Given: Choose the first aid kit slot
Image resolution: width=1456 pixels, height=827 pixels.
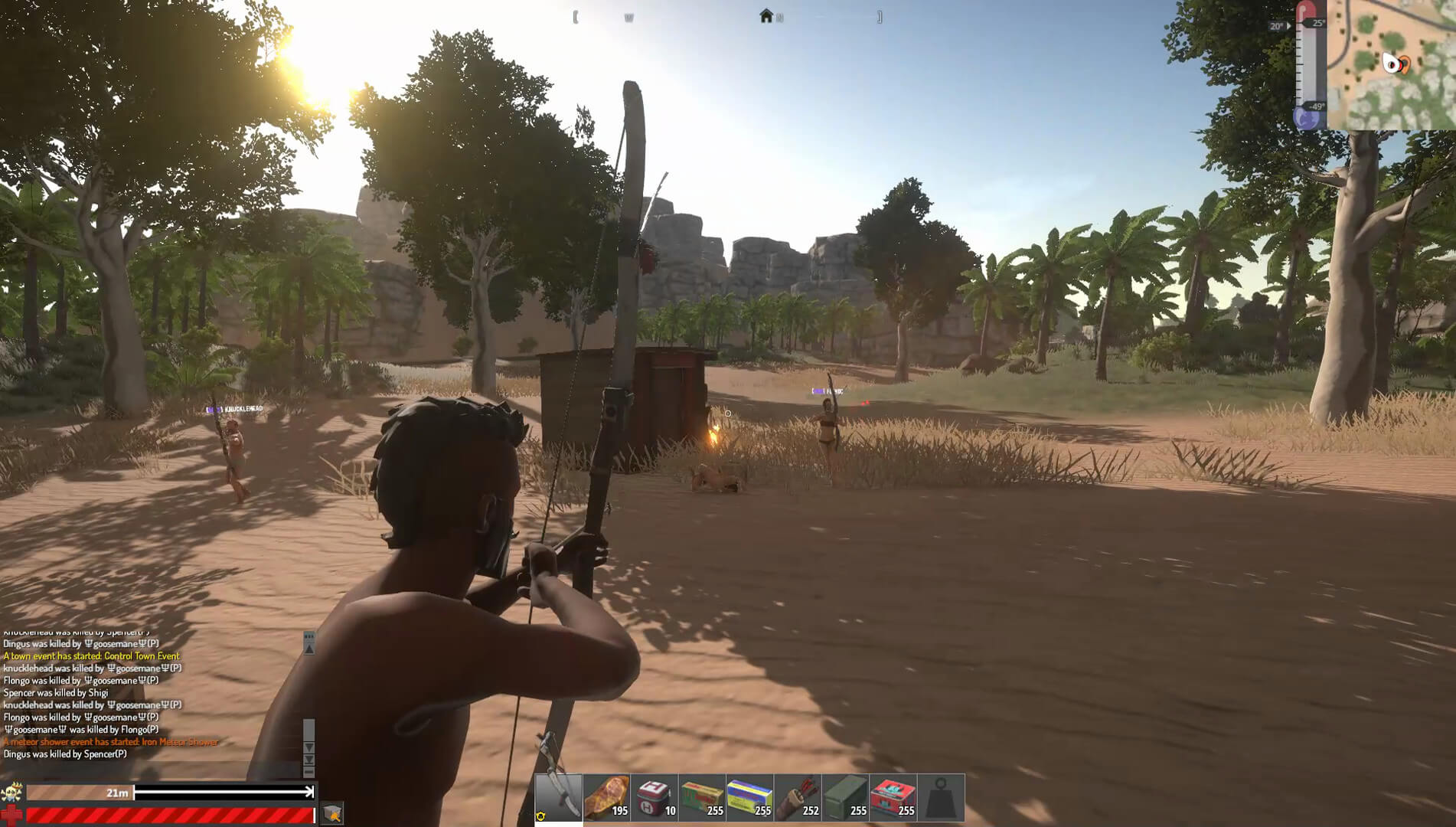Looking at the screenshot, I should pyautogui.click(x=654, y=797).
